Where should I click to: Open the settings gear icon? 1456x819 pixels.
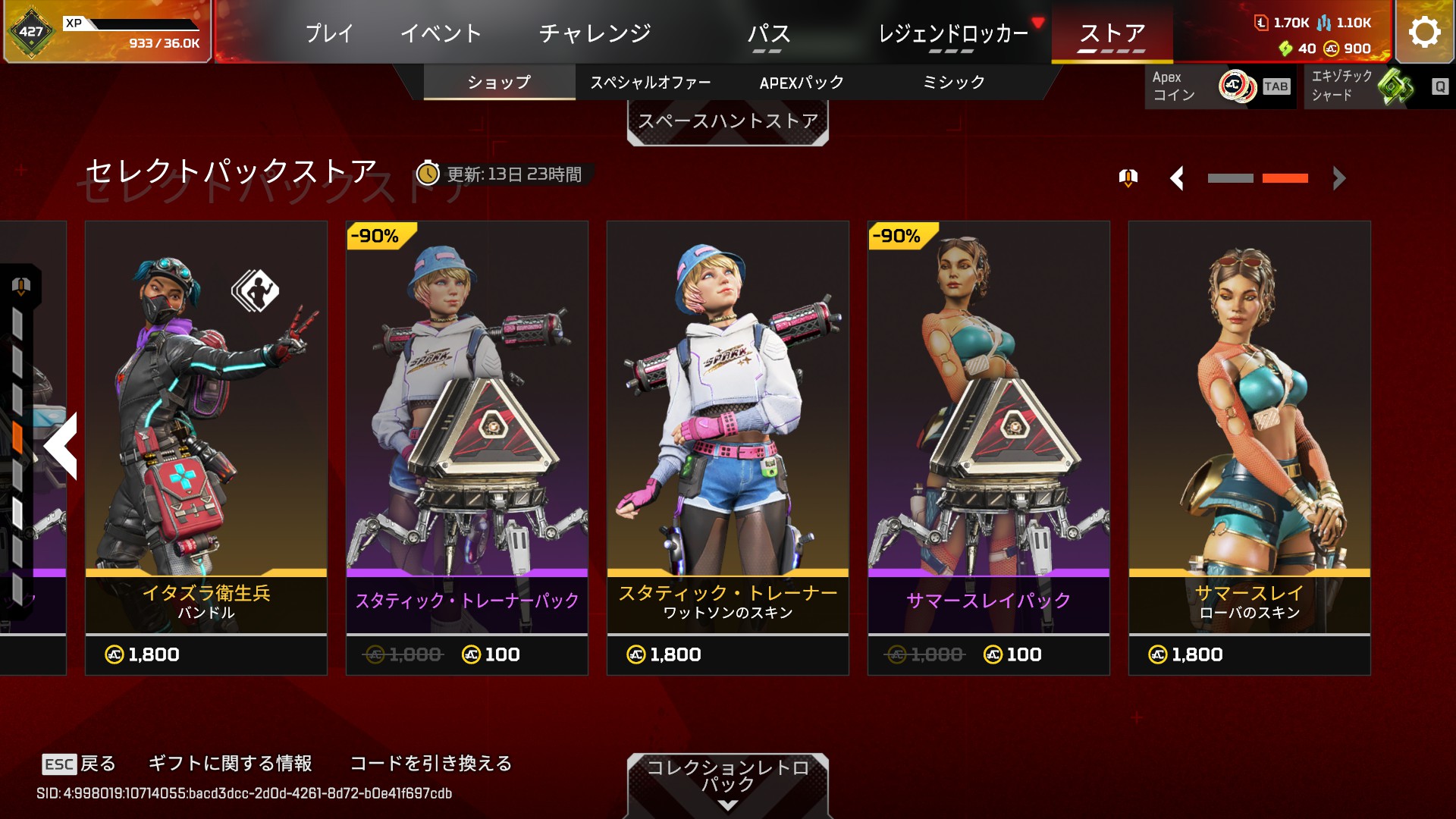(x=1424, y=32)
